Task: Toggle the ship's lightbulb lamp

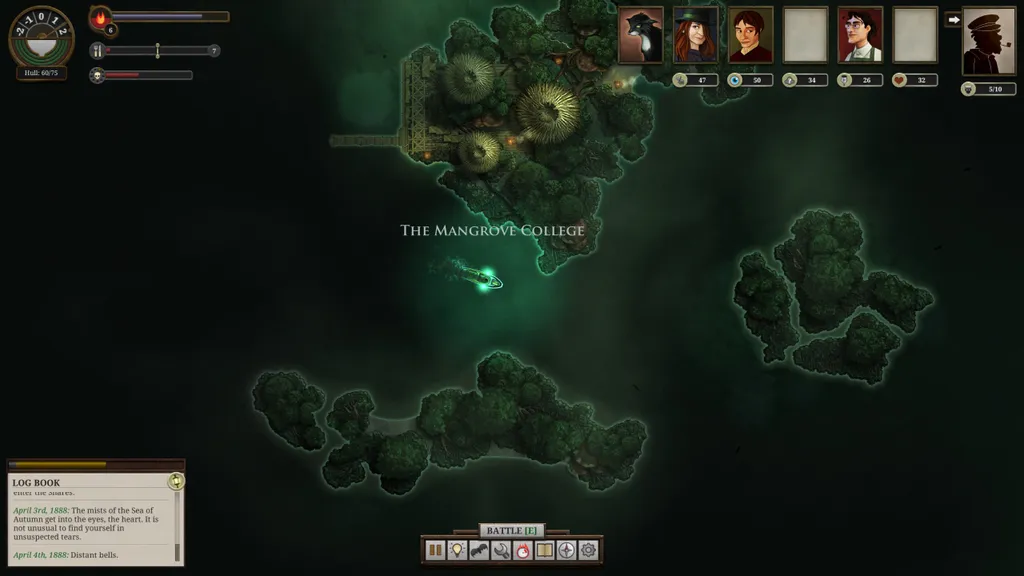Action: [457, 550]
